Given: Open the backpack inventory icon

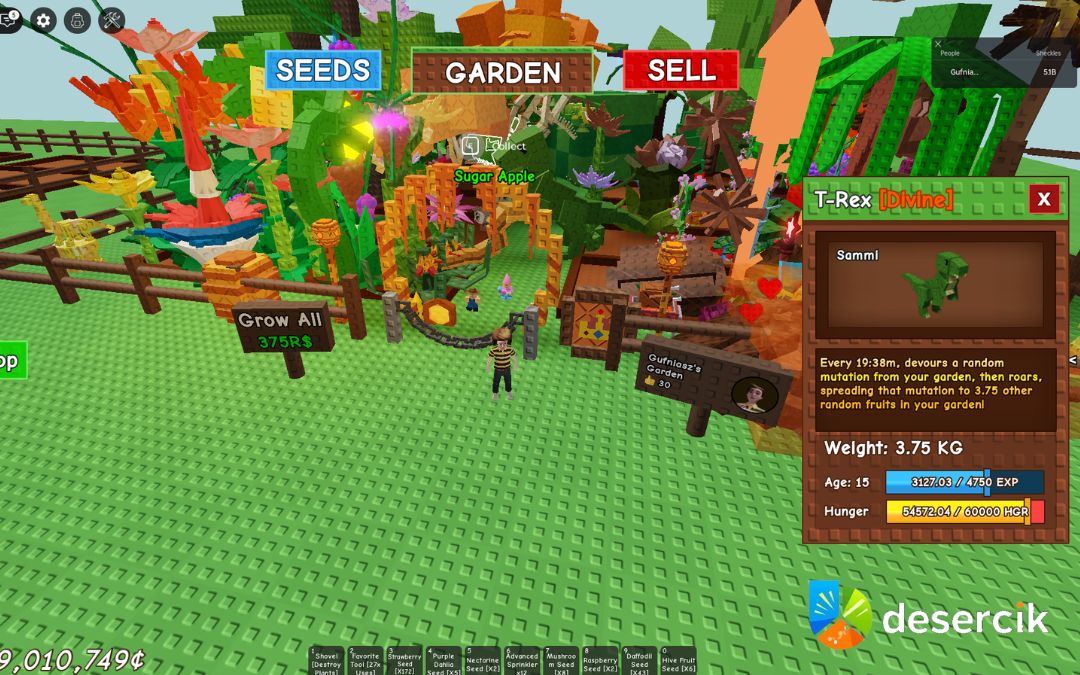Looking at the screenshot, I should pyautogui.click(x=77, y=19).
